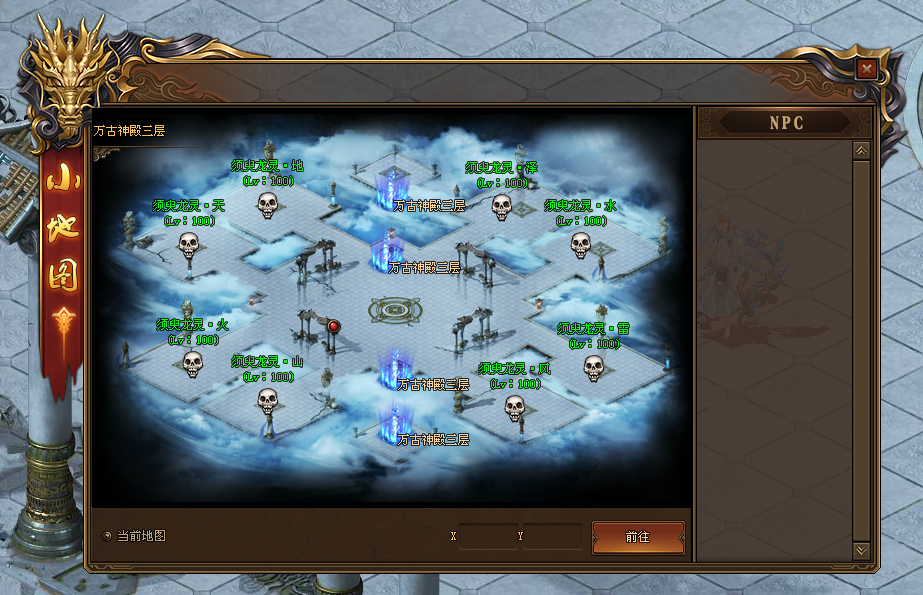Click the 须臾龙灵·泽 skull marker
The width and height of the screenshot is (923, 595).
point(501,207)
